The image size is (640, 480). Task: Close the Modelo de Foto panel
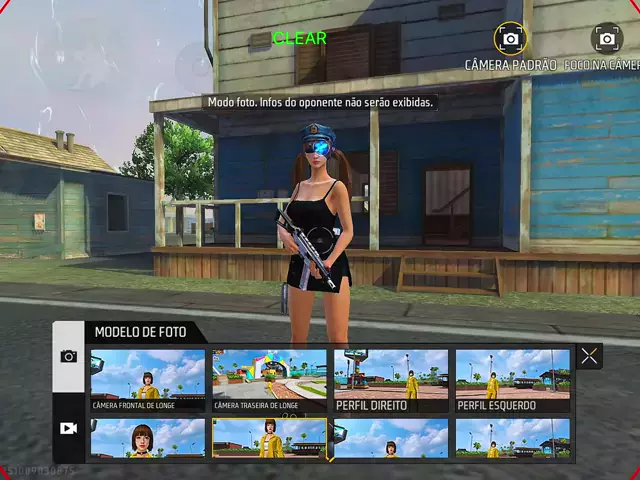(x=589, y=356)
